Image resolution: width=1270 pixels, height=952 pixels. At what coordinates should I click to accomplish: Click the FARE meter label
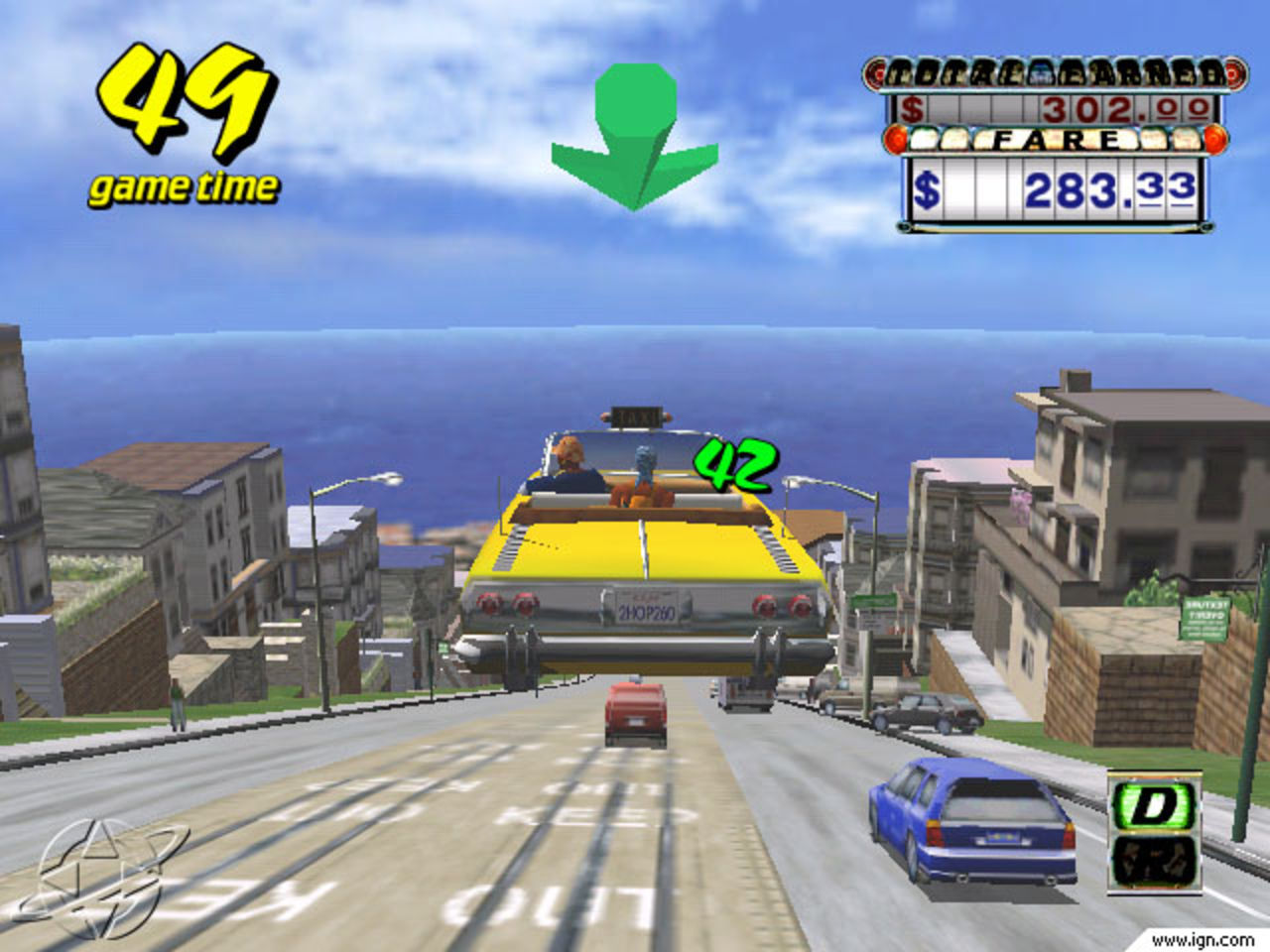[1052, 142]
